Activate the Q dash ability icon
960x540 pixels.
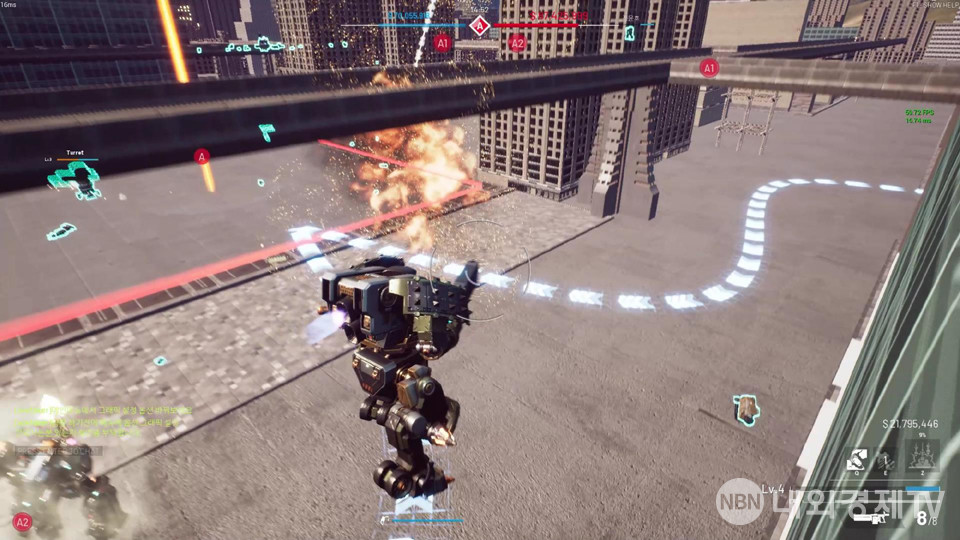coord(857,459)
